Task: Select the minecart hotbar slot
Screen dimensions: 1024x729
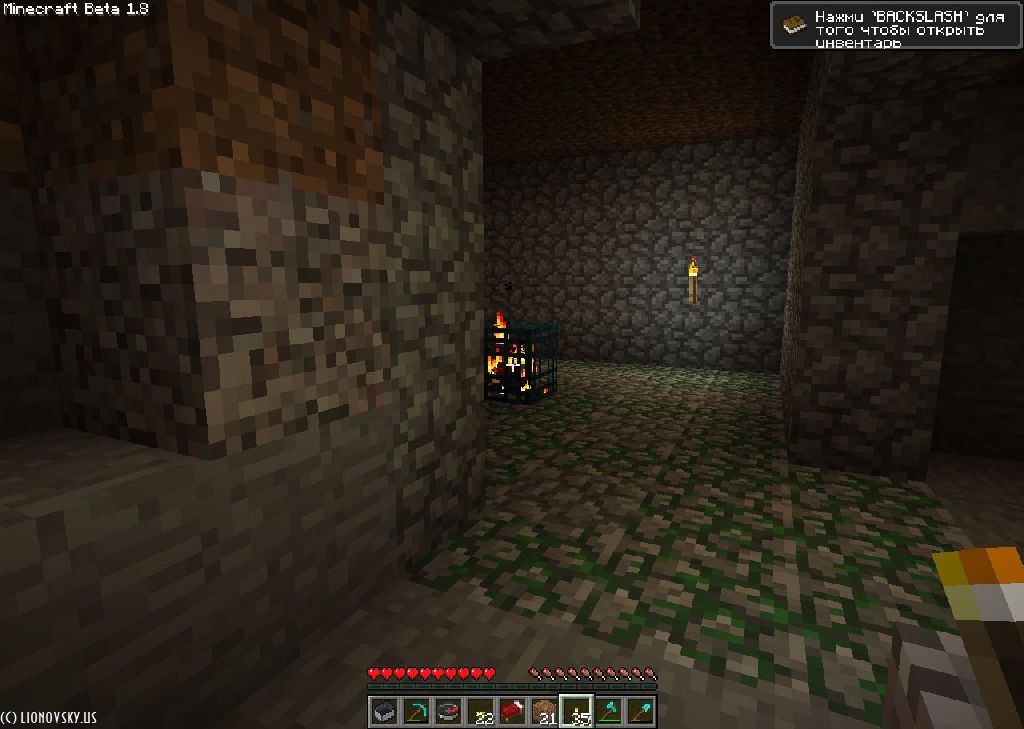Action: pyautogui.click(x=384, y=712)
